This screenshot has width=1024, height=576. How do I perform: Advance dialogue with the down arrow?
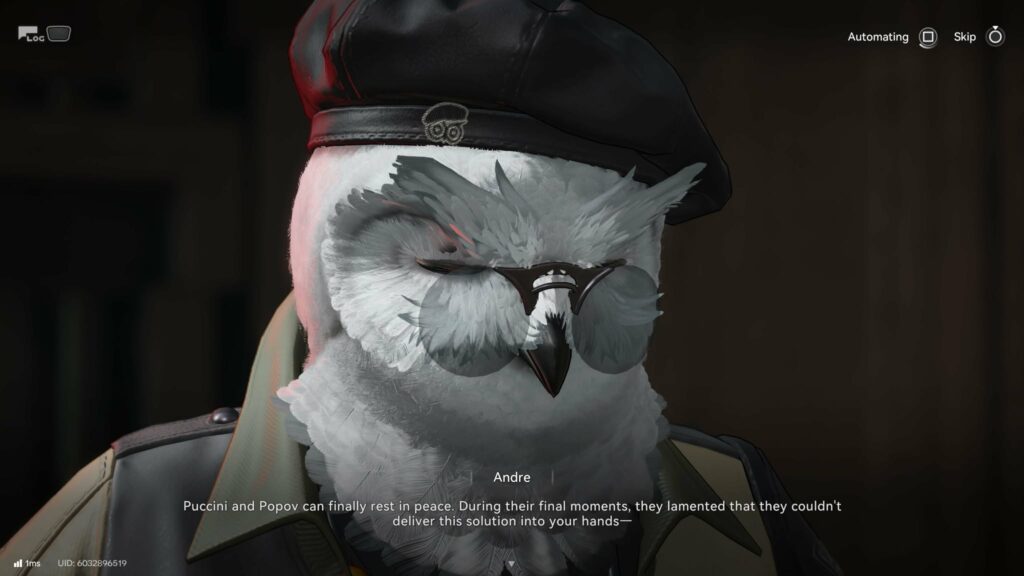pyautogui.click(x=512, y=564)
